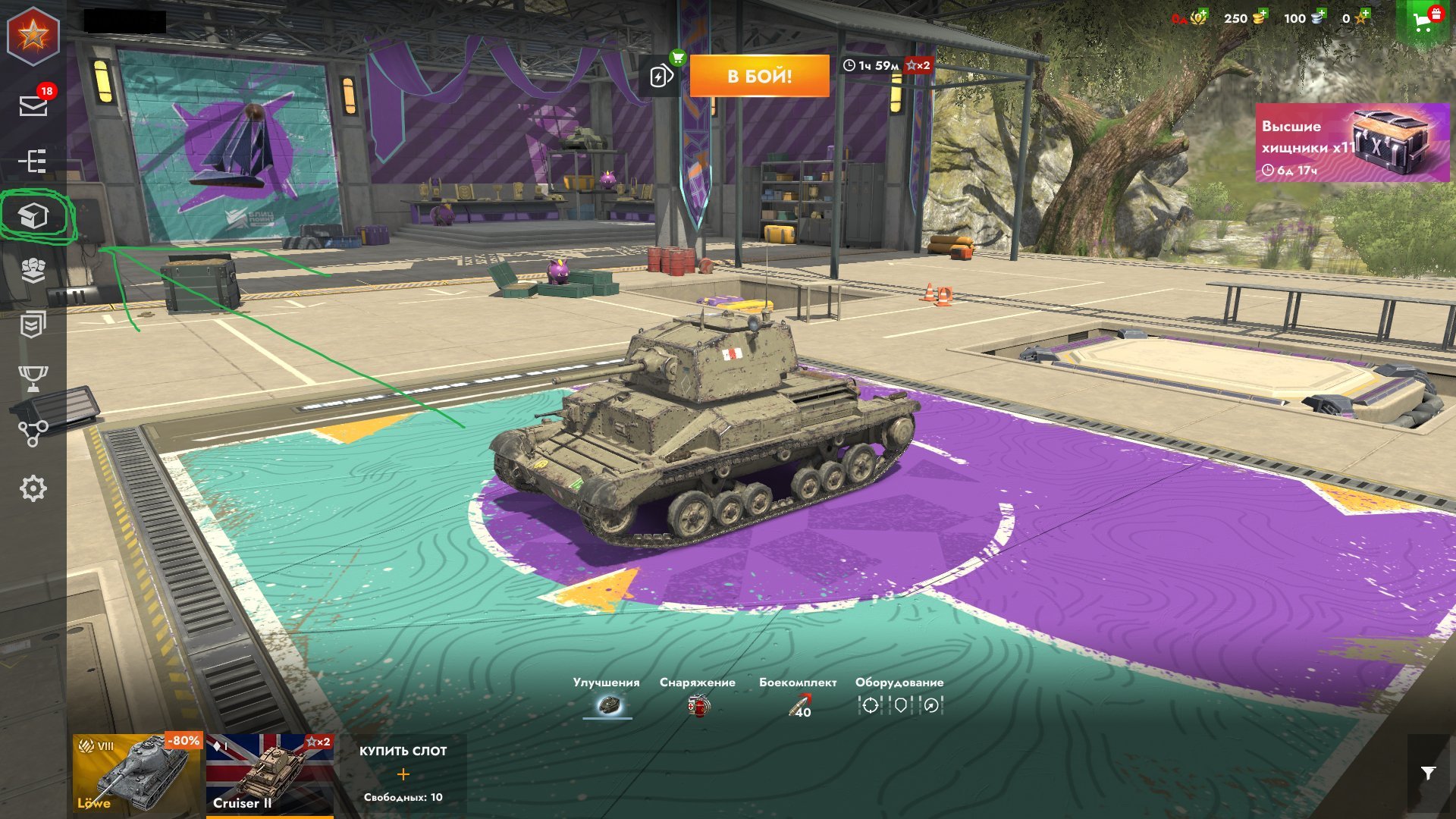Open the storage crate icon circled green
Viewport: 1456px width, 819px height.
pos(33,217)
